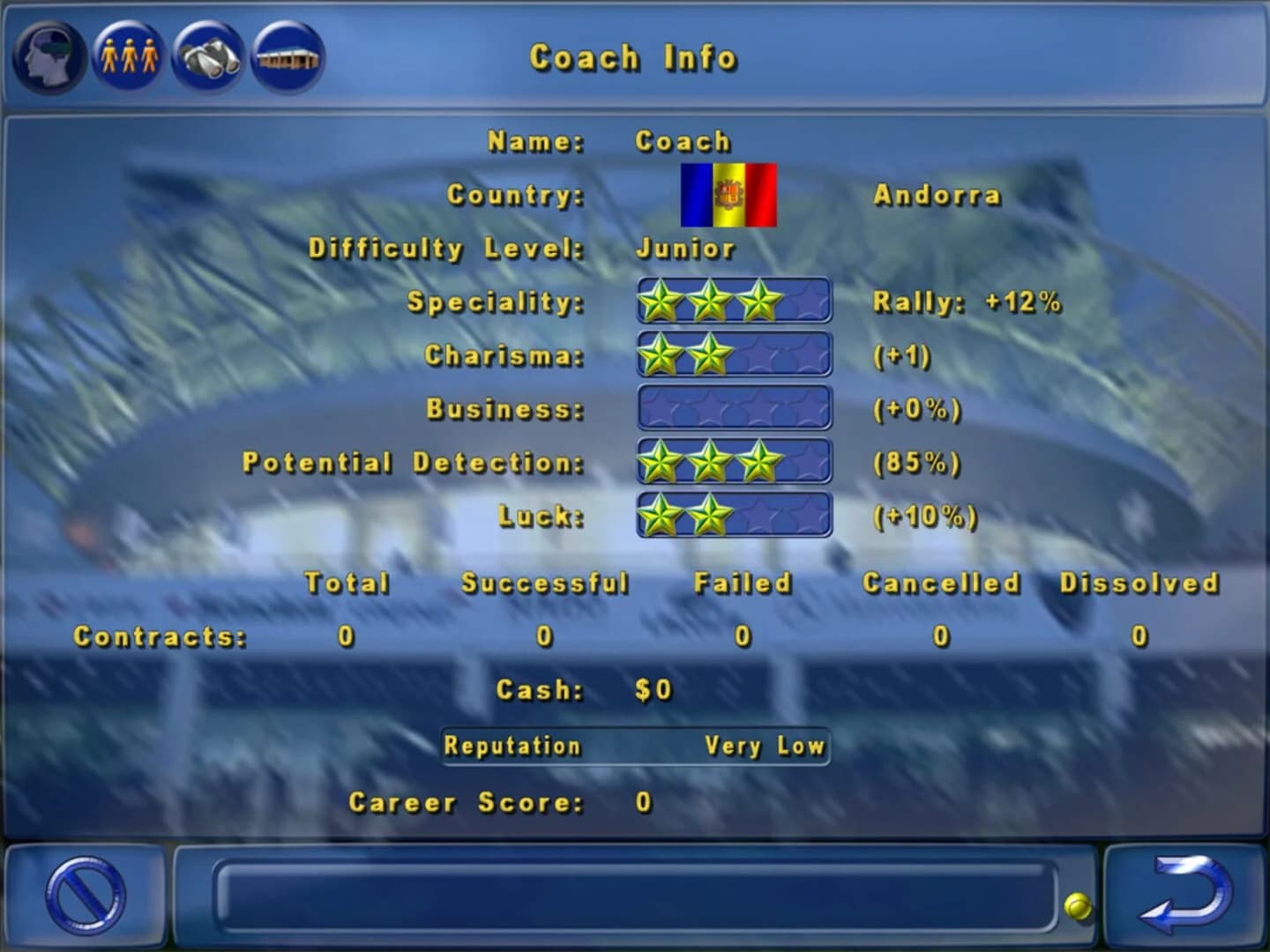Screen dimensions: 1270x952
Task: Click the Career Score value
Action: coord(641,802)
